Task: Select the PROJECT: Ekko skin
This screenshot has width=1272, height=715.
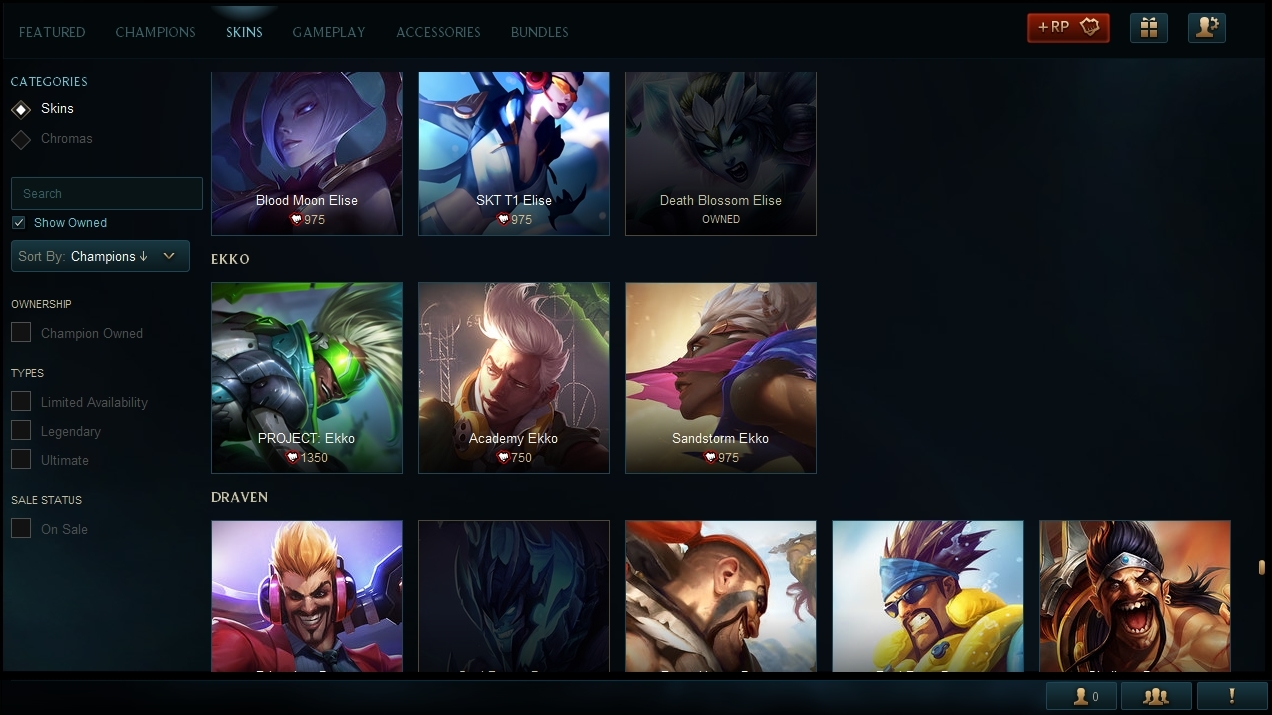Action: [307, 377]
